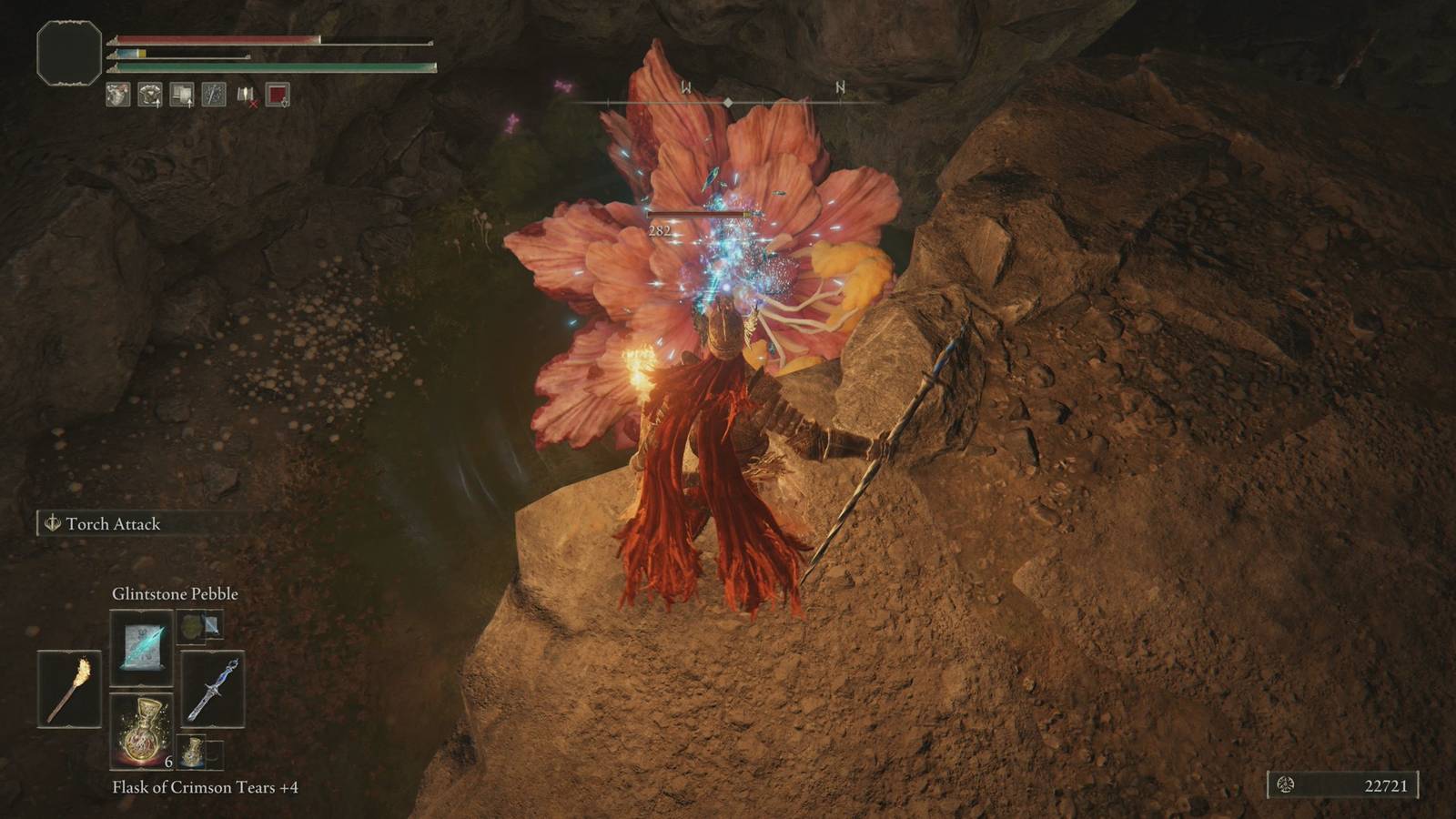Click the small next-spell icon beside Glintstone Pebble
This screenshot has width=1456, height=819.
pos(199,626)
